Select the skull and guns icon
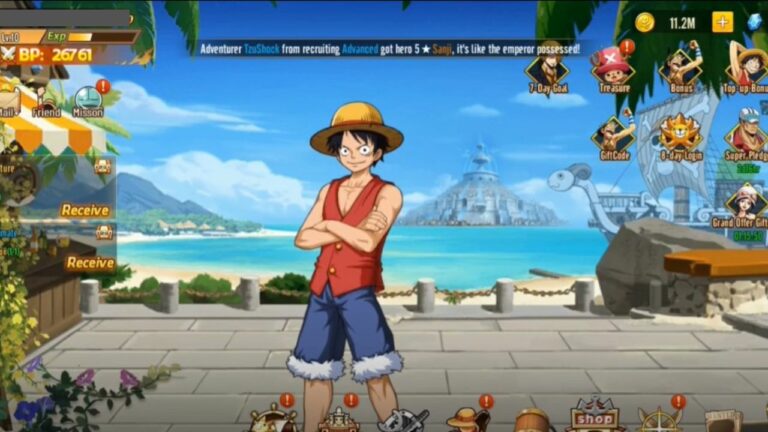Screen dimensions: 768x432 tap(403, 420)
